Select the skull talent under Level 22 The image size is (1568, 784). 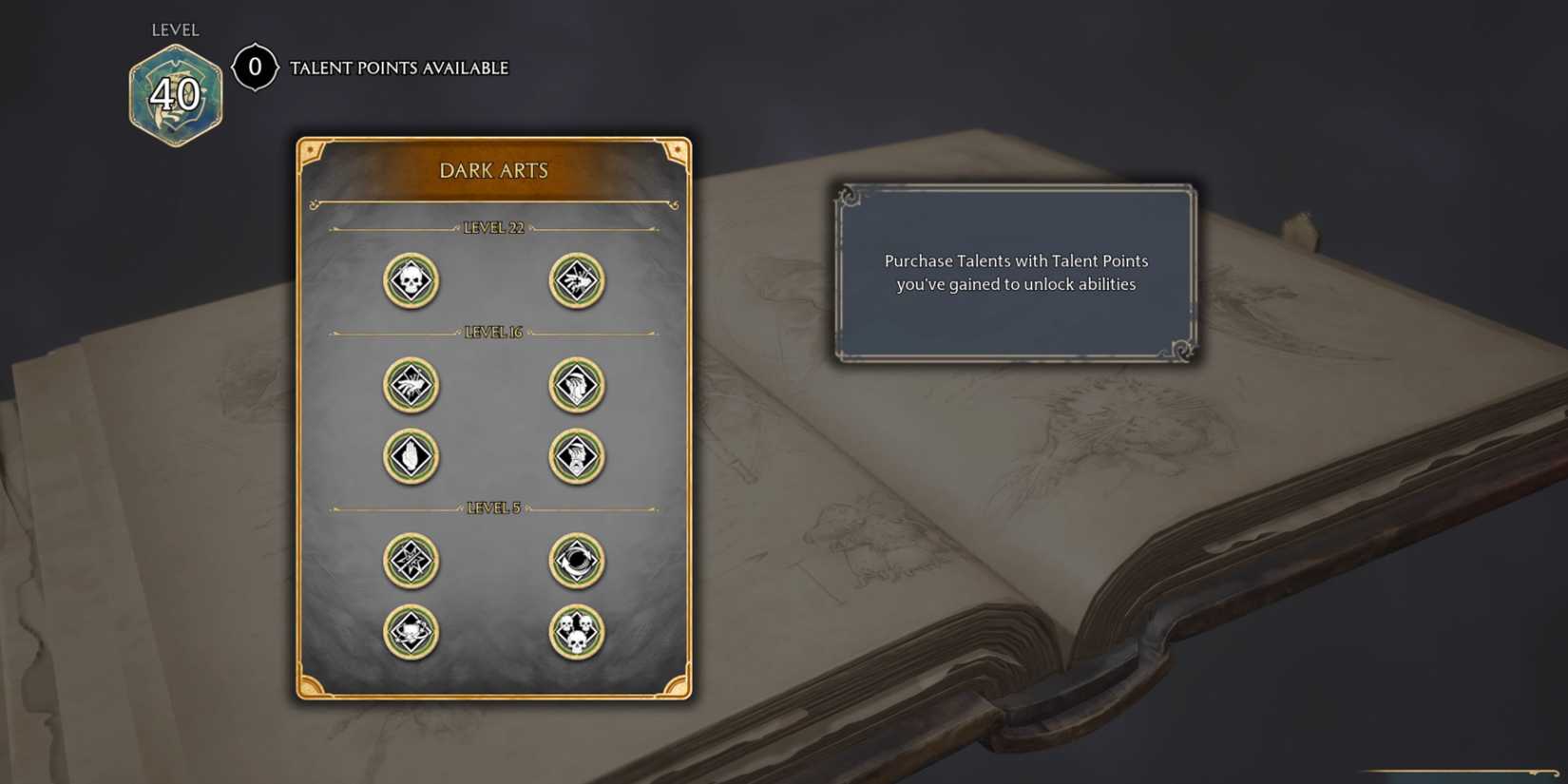point(410,279)
